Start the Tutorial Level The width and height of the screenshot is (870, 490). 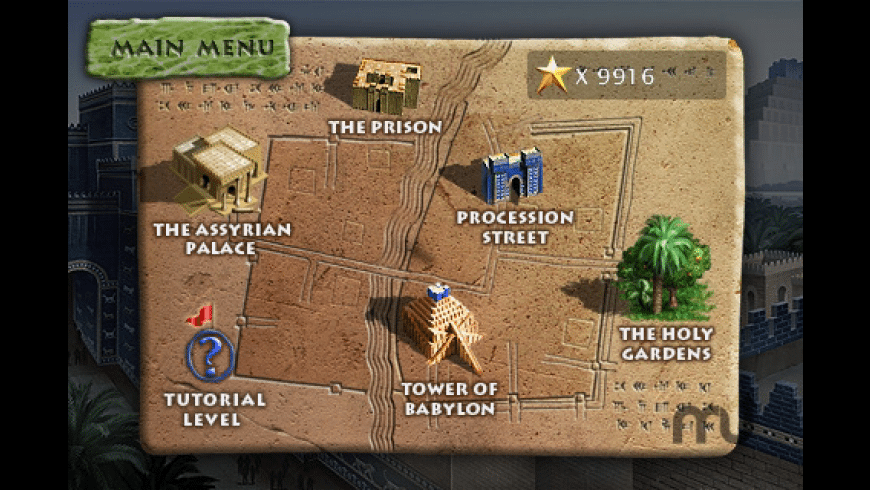click(x=210, y=355)
